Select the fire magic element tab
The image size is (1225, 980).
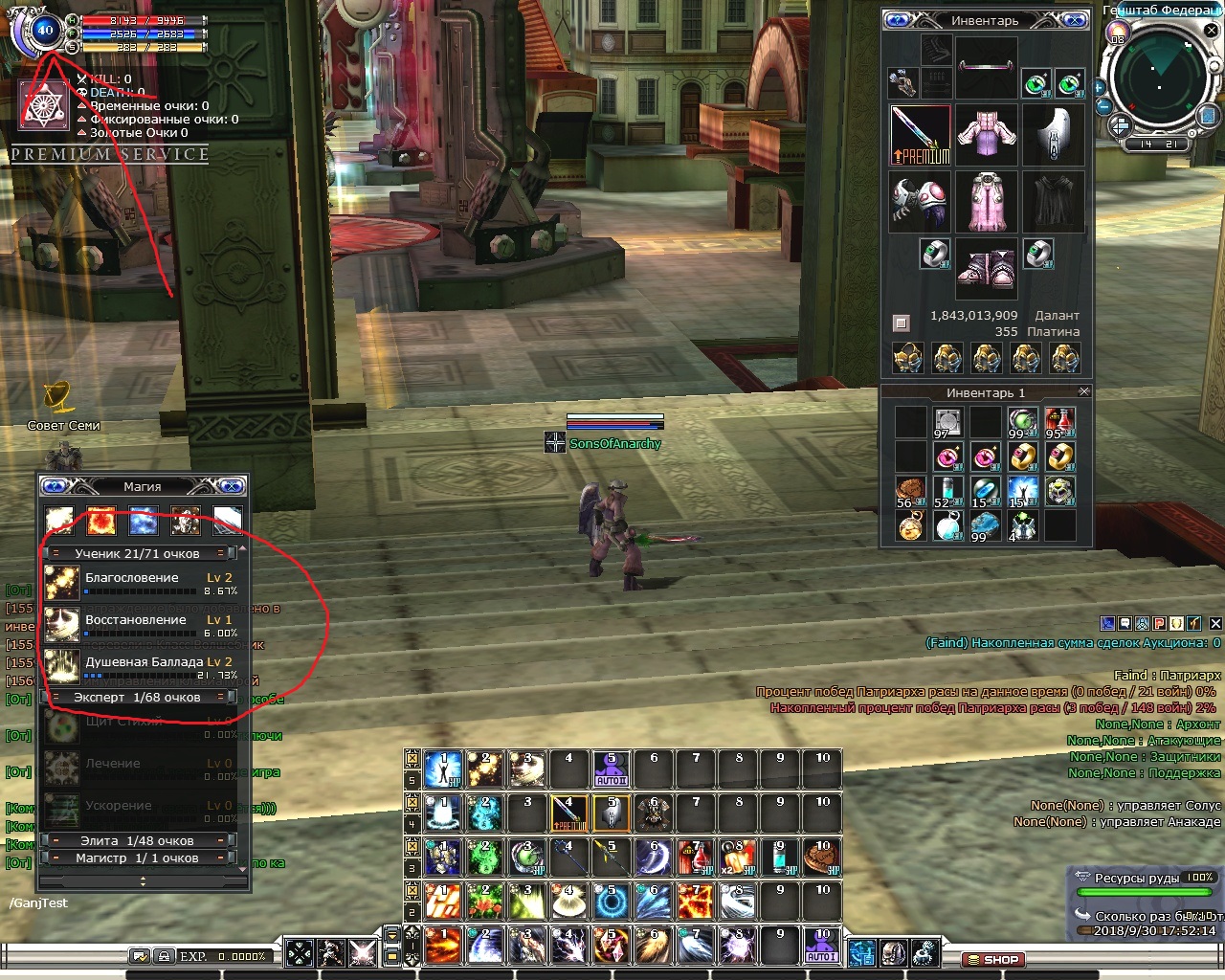pos(101,520)
